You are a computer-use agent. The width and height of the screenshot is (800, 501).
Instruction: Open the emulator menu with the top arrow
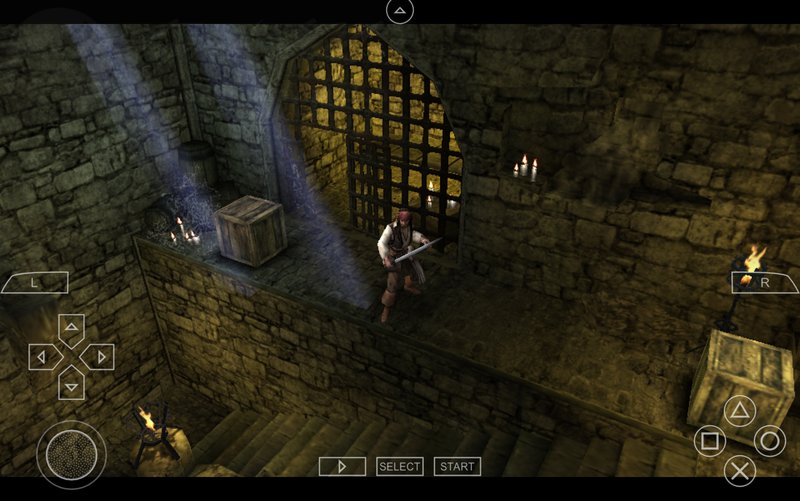point(399,11)
